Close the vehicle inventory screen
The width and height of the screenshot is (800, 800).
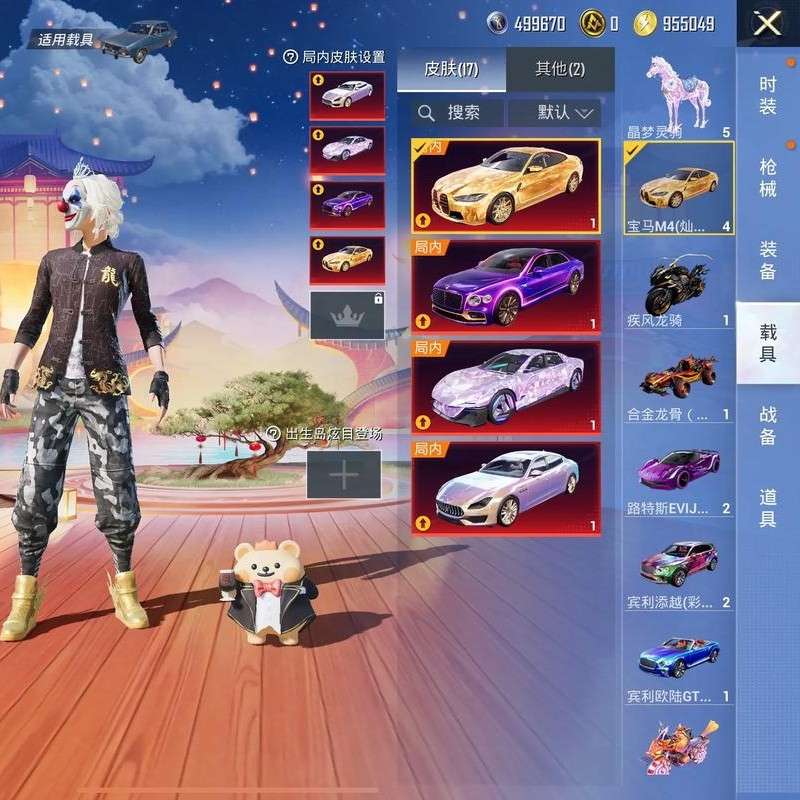pyautogui.click(x=767, y=24)
